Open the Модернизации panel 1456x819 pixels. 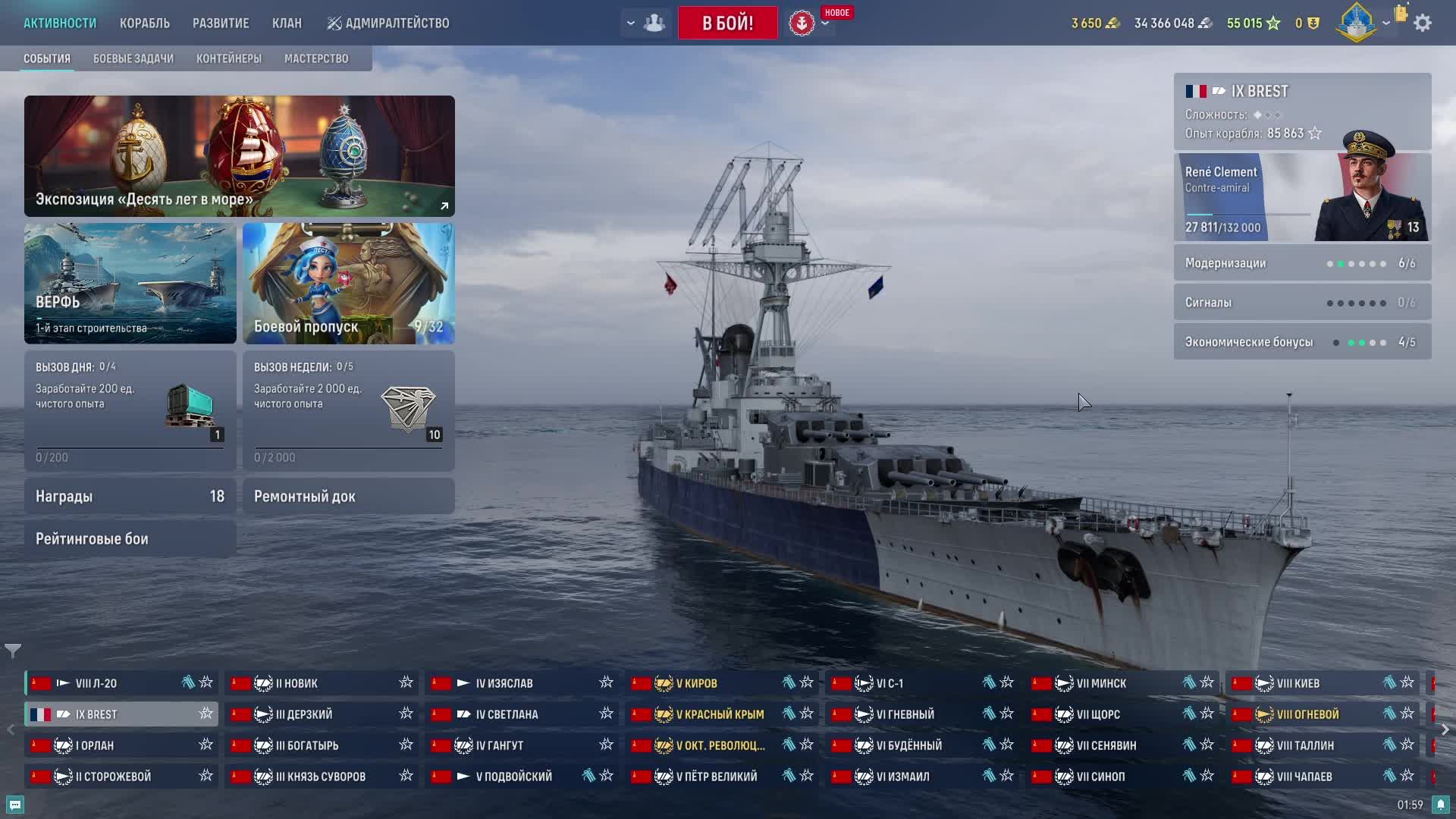tap(1301, 263)
